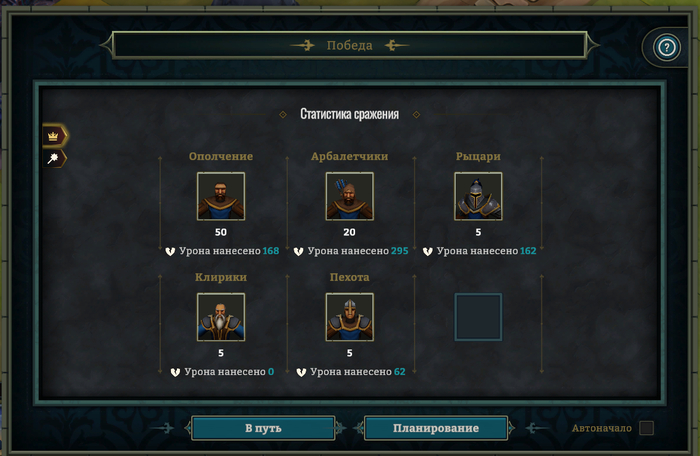Open the "Планирование" screen
Viewport: 700px width, 456px height.
435,428
